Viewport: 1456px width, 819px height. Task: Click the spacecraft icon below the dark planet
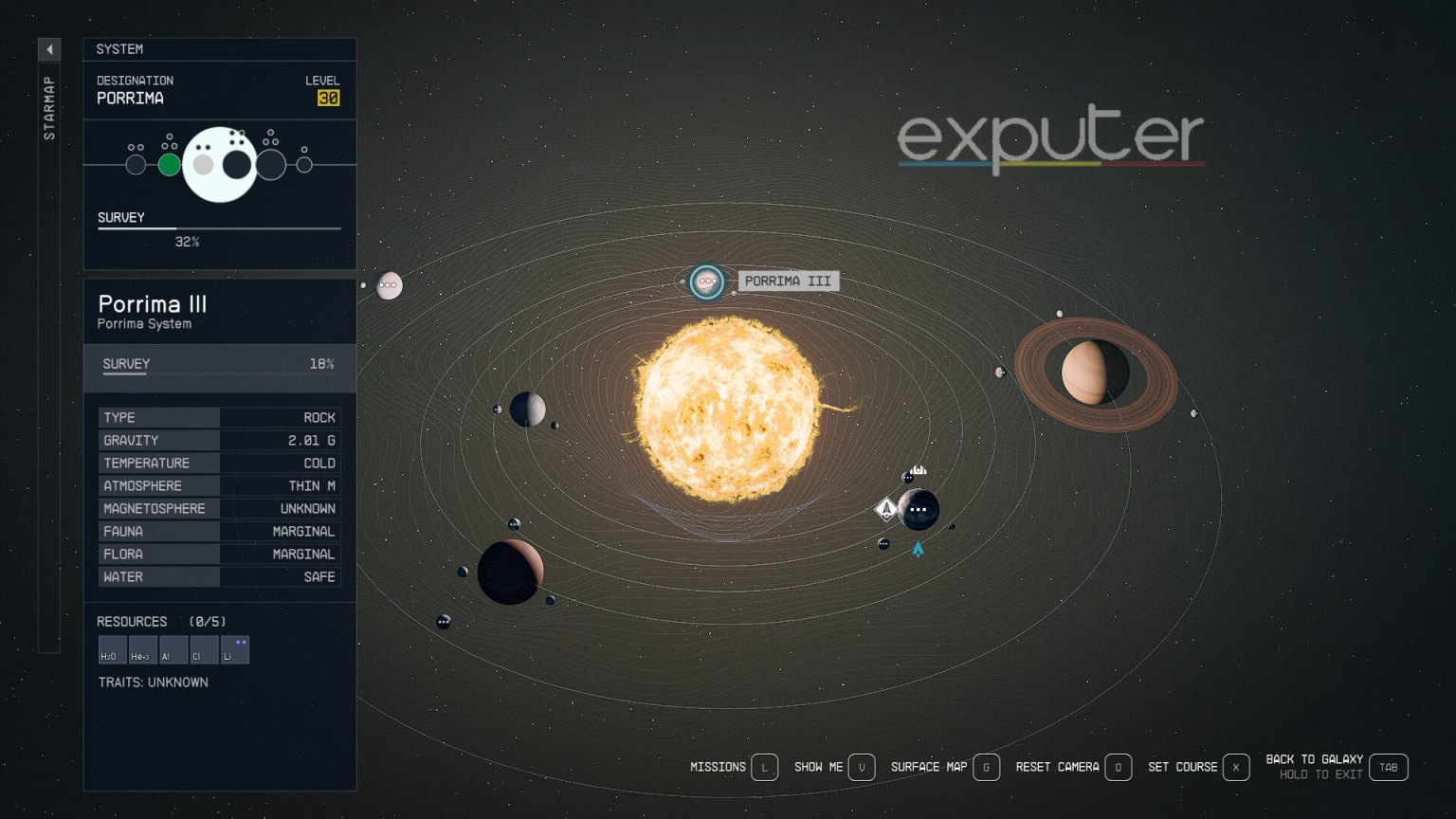tap(918, 548)
